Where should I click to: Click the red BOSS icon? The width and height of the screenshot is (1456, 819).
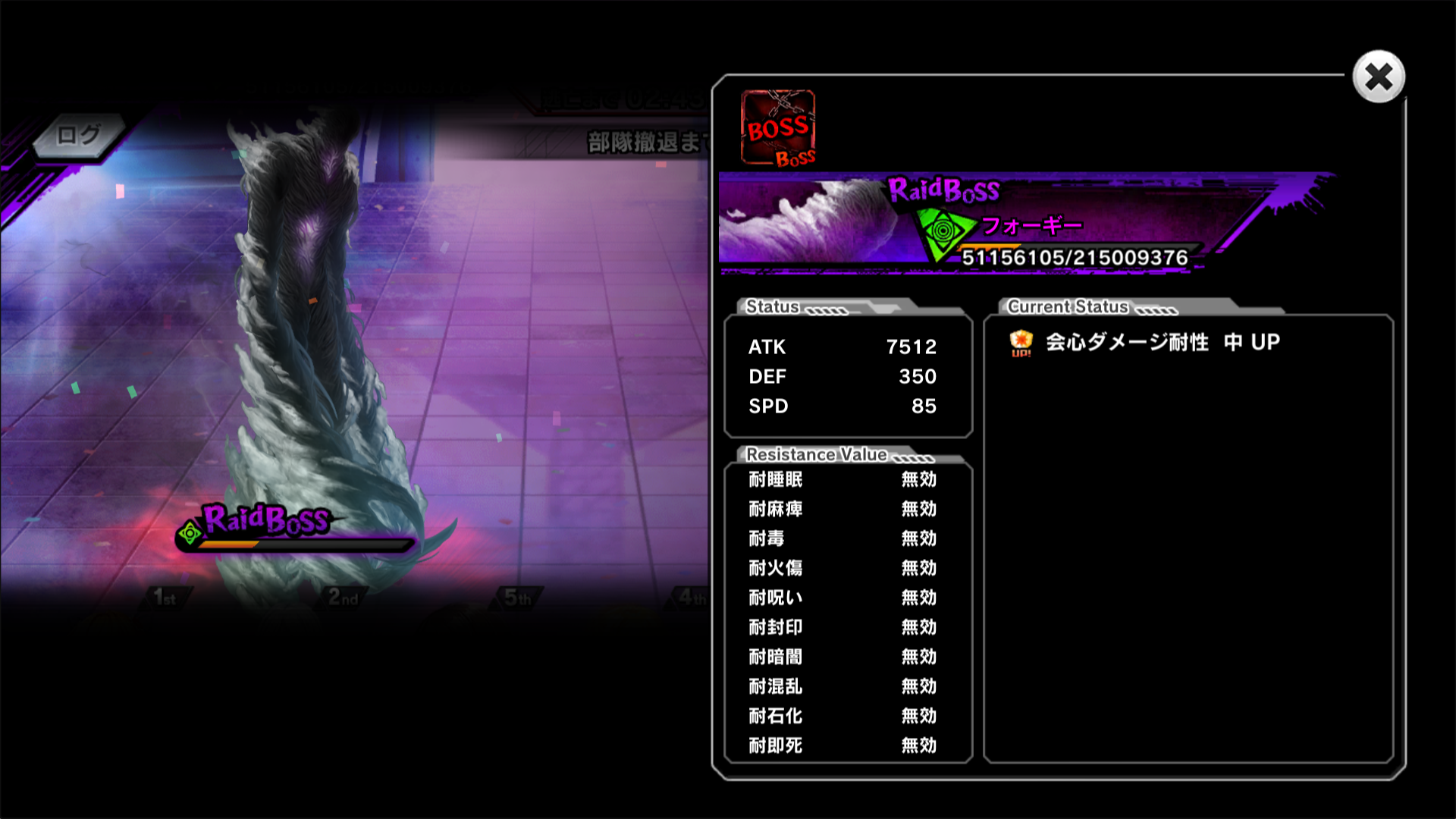778,127
